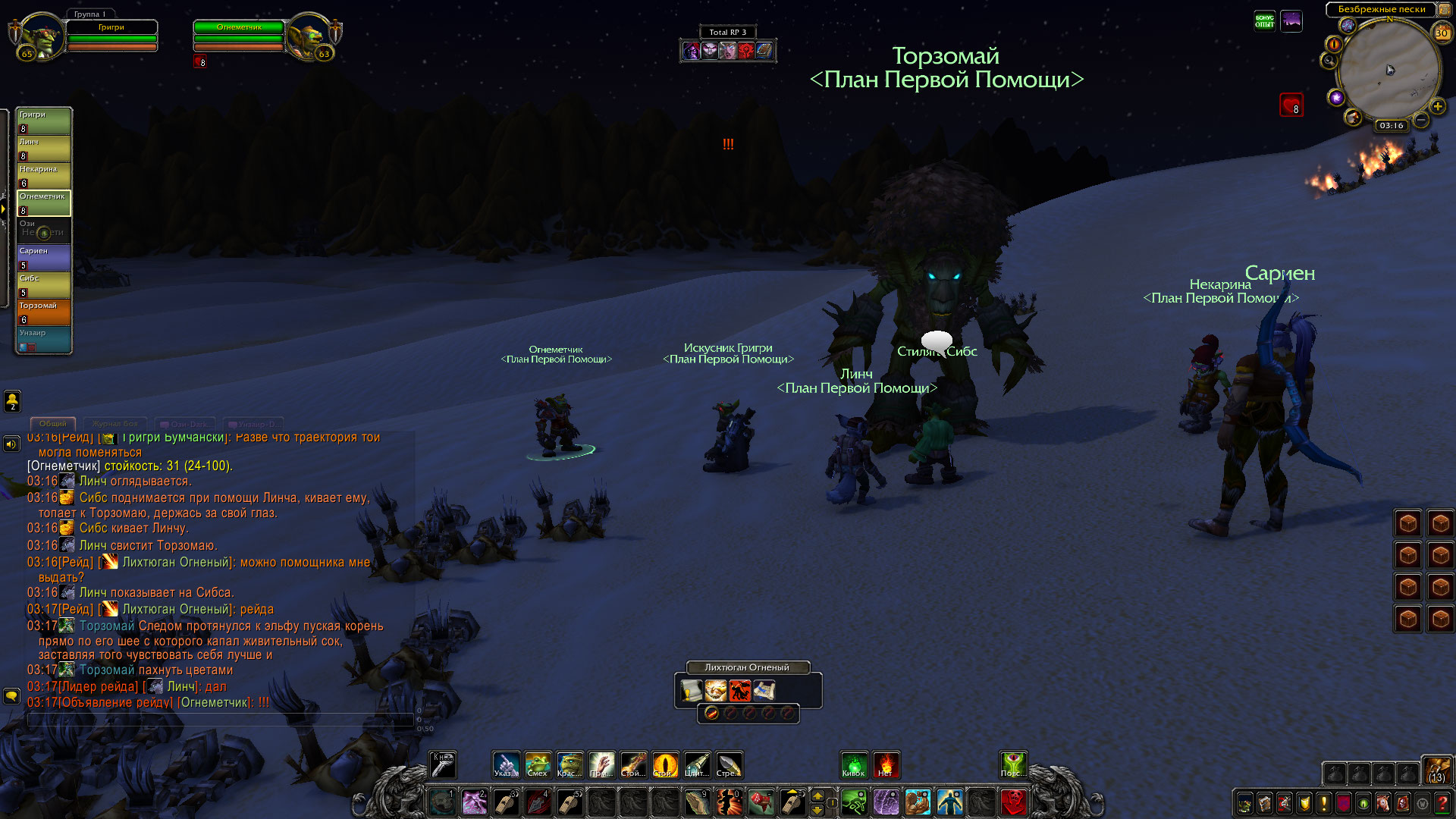
Task: Open the red question mark help button
Action: tap(1442, 803)
